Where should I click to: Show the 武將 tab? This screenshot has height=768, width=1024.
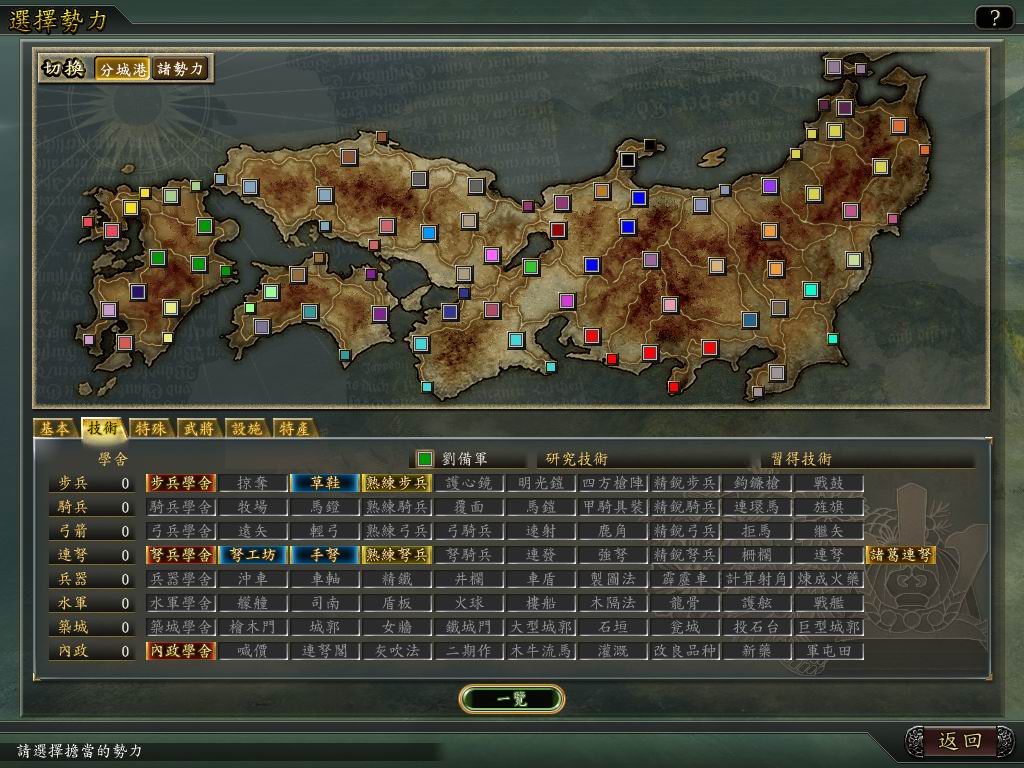[x=198, y=429]
